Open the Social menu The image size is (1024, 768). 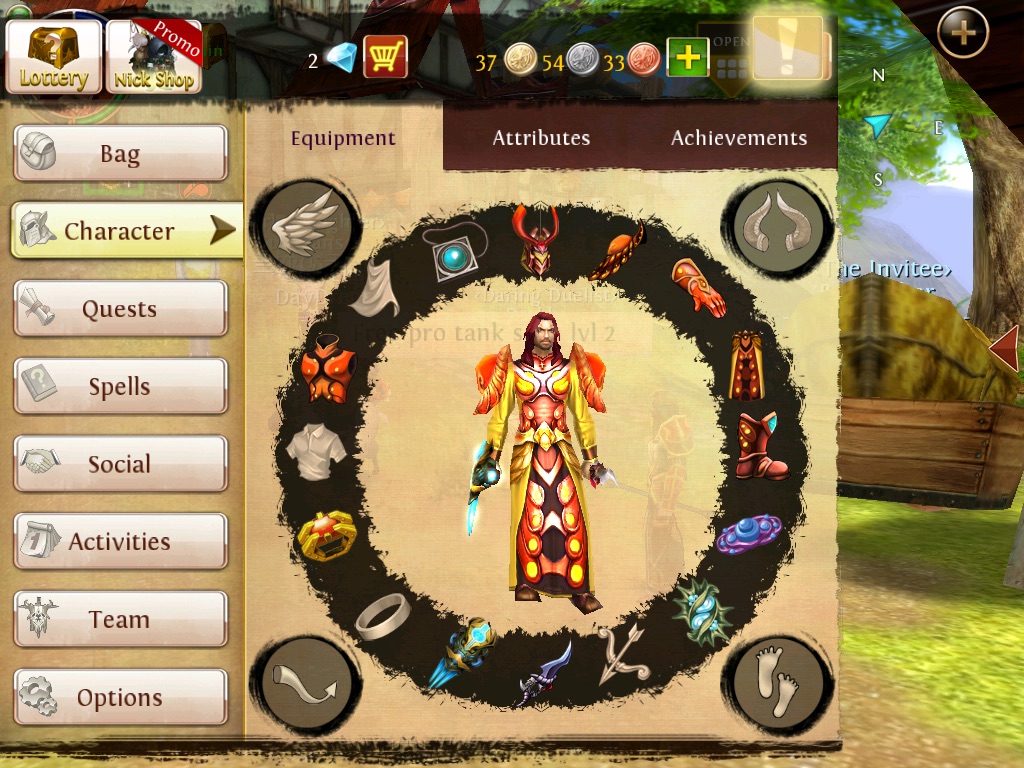(120, 464)
